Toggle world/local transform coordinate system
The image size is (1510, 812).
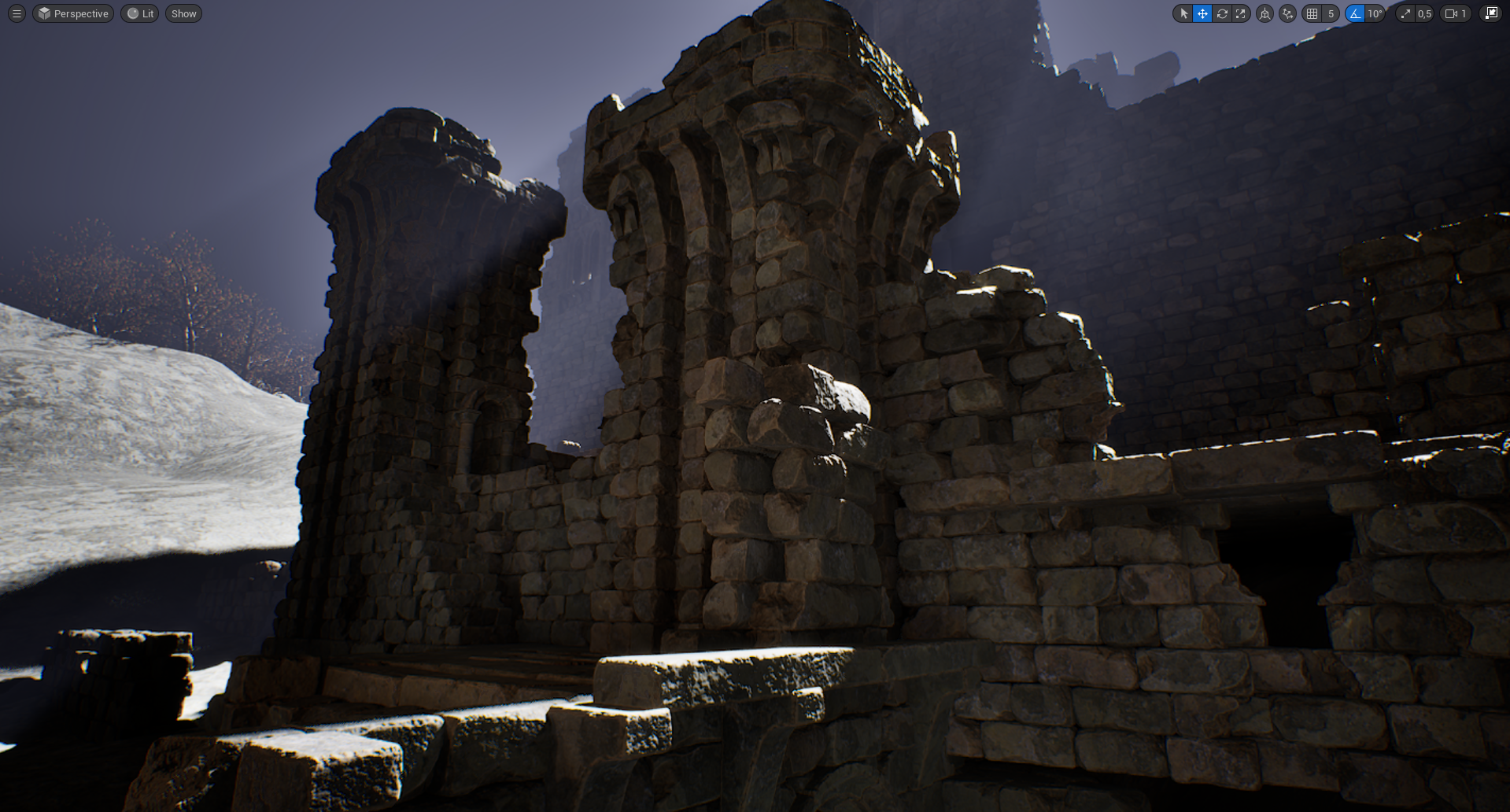tap(1265, 13)
